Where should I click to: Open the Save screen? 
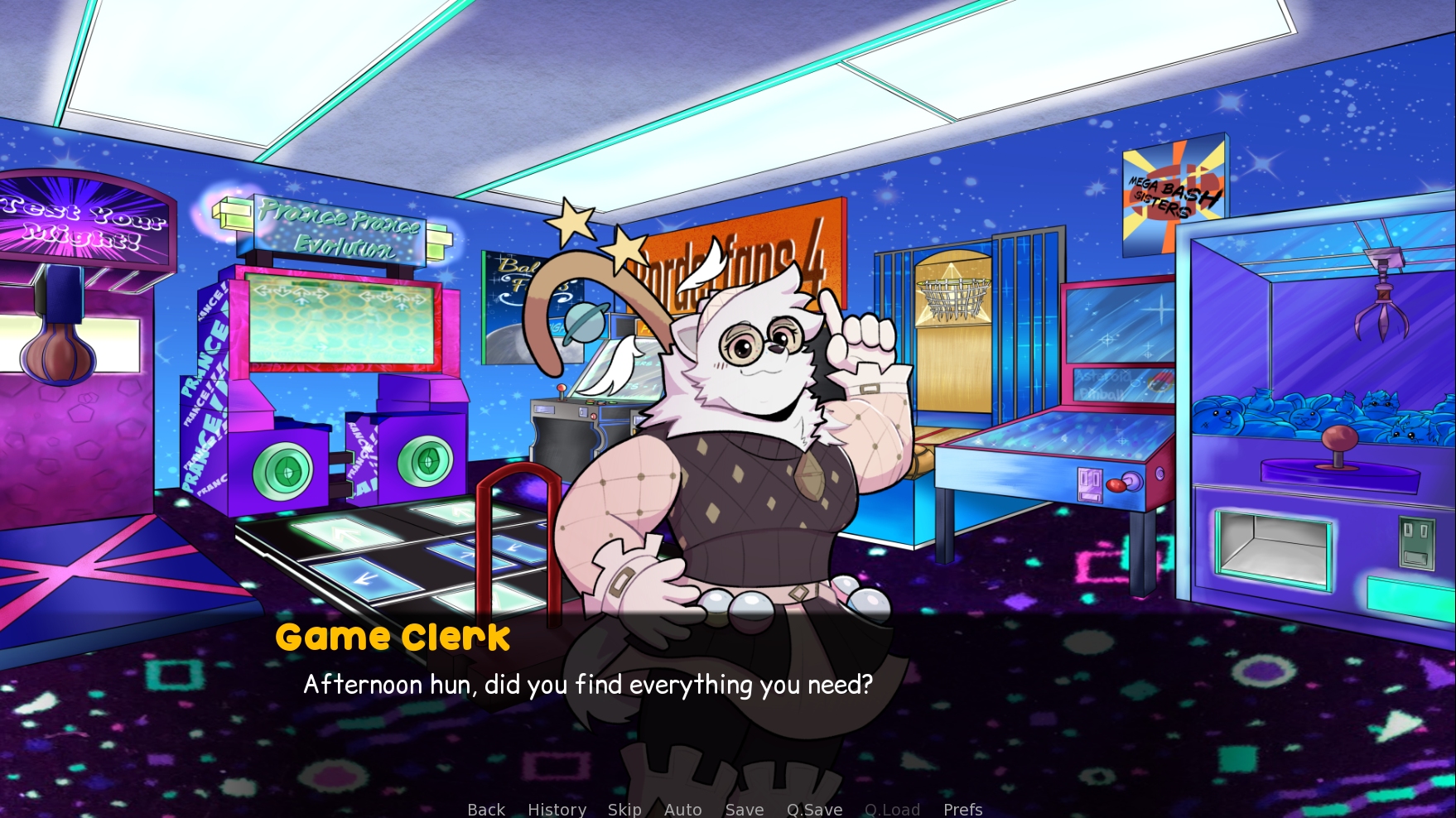[x=745, y=809]
